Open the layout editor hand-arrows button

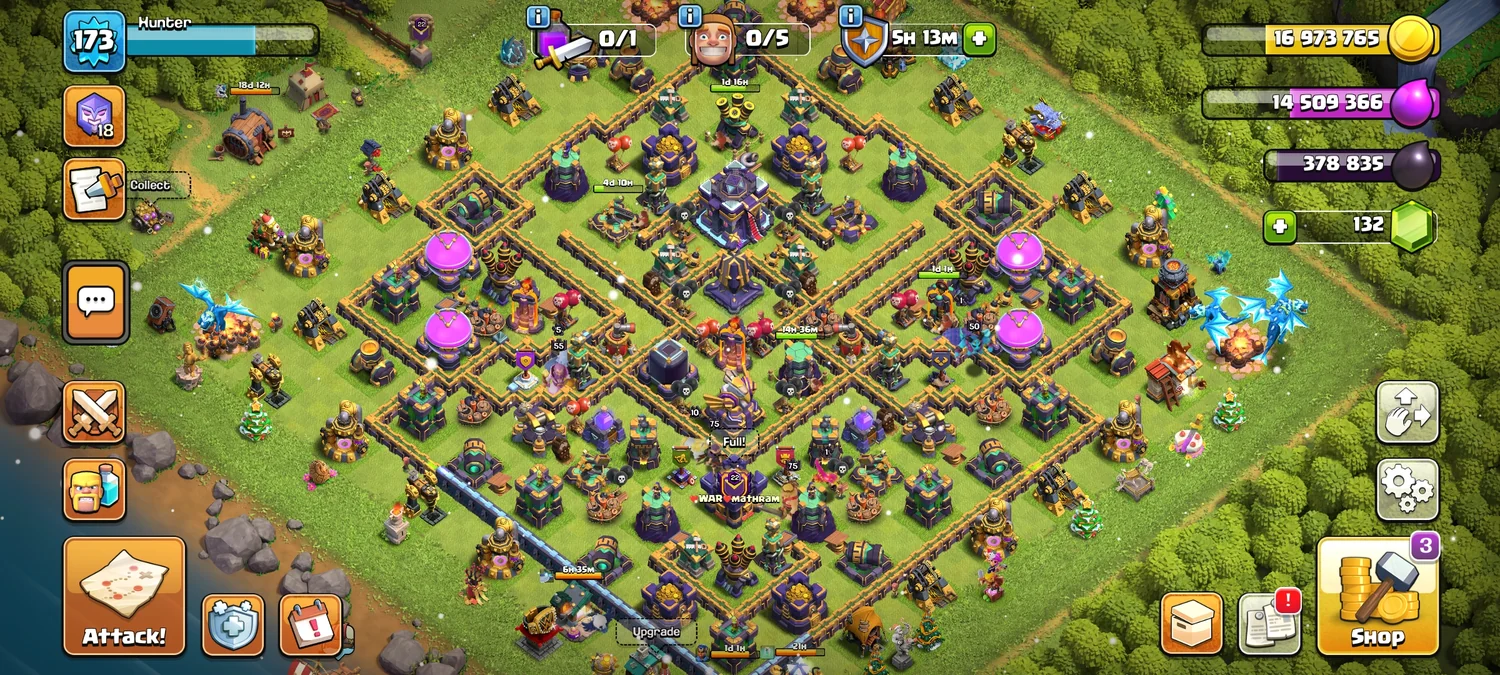coord(1407,412)
